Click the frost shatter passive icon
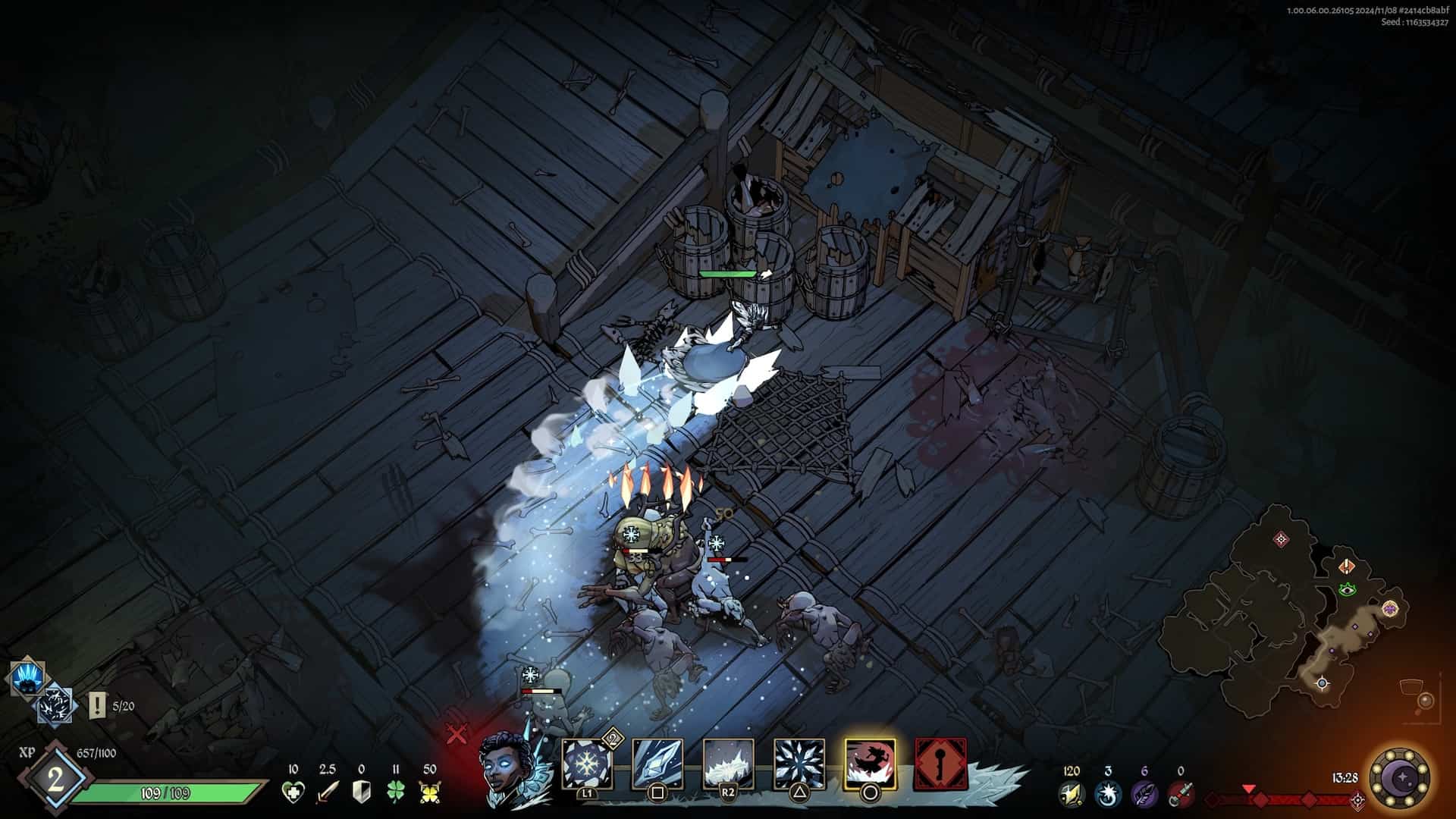Screen dimensions: 1456x819 point(55,705)
